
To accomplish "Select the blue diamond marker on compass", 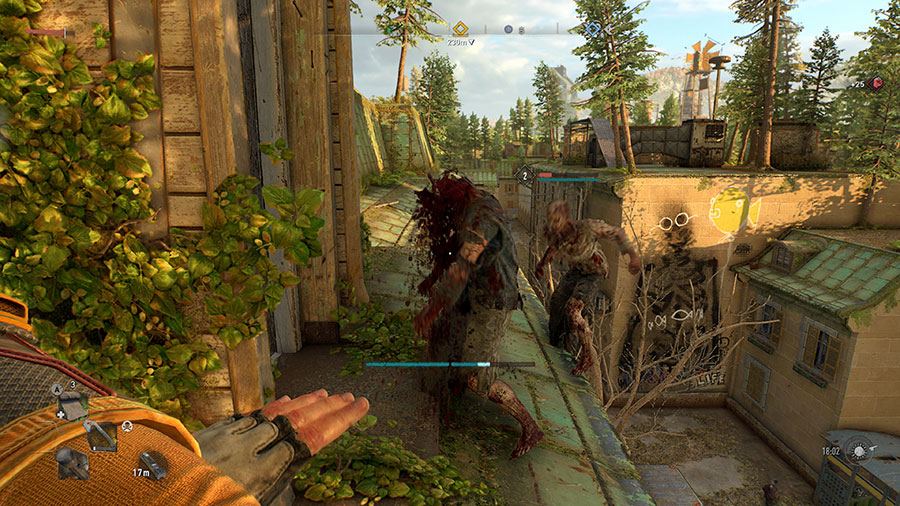I will tap(592, 30).
